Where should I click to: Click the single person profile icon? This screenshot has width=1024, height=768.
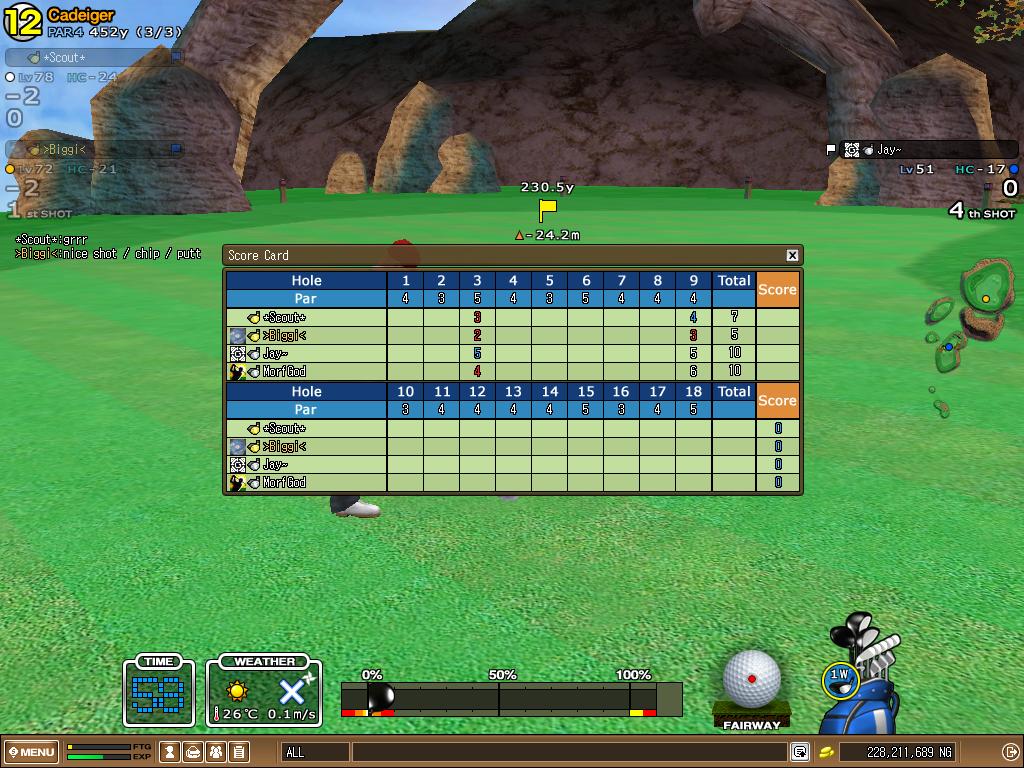[171, 752]
